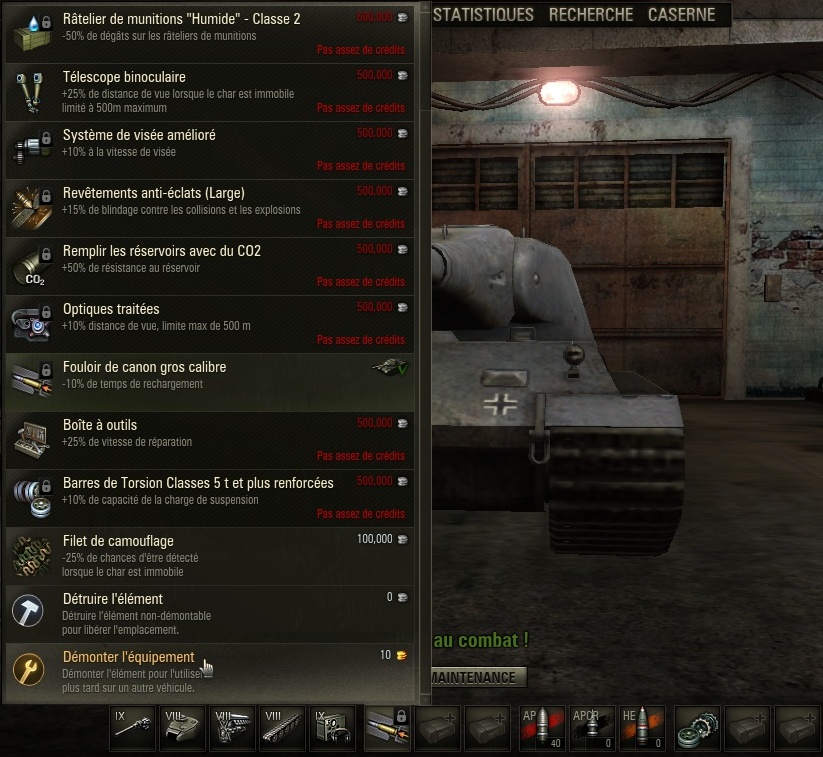Open the Caserne tab
The width and height of the screenshot is (823, 757).
(681, 15)
